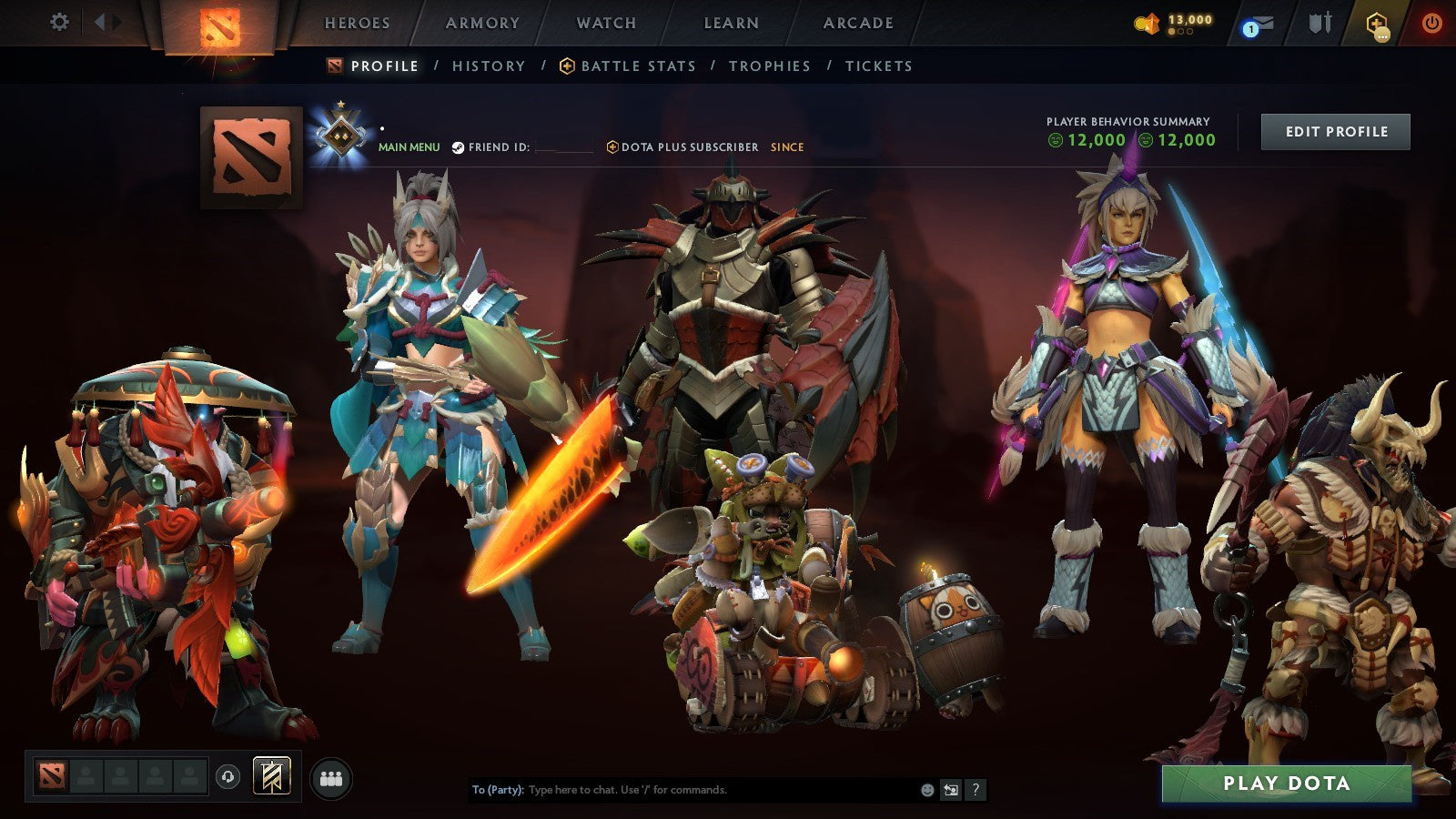1456x819 pixels.
Task: Toggle the settings gear
Action: click(x=60, y=21)
